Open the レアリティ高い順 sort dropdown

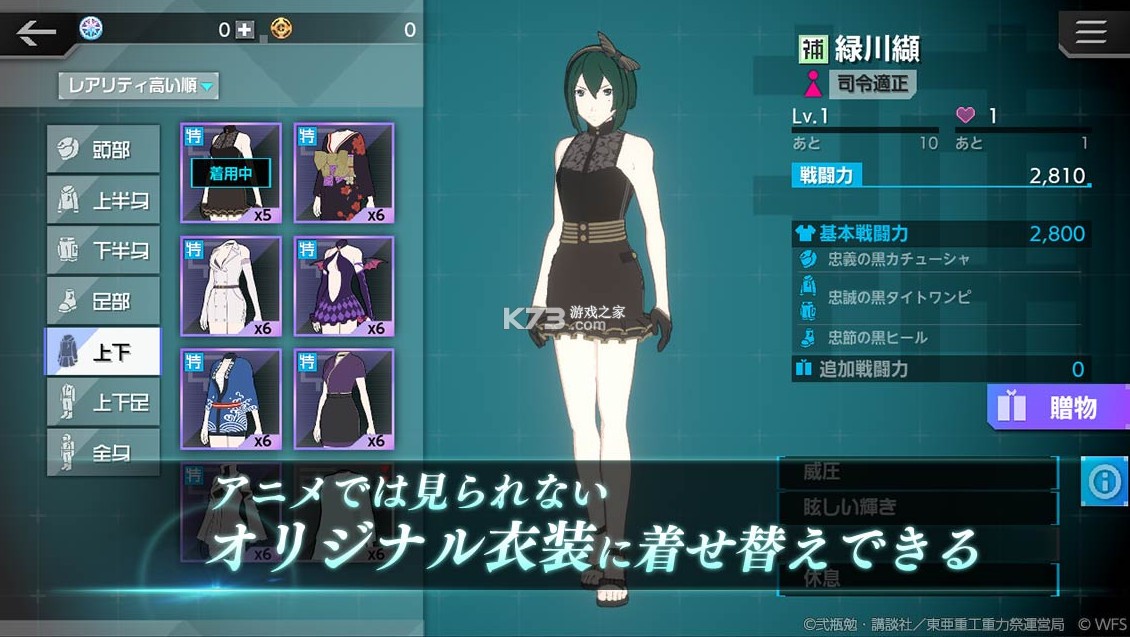[138, 86]
